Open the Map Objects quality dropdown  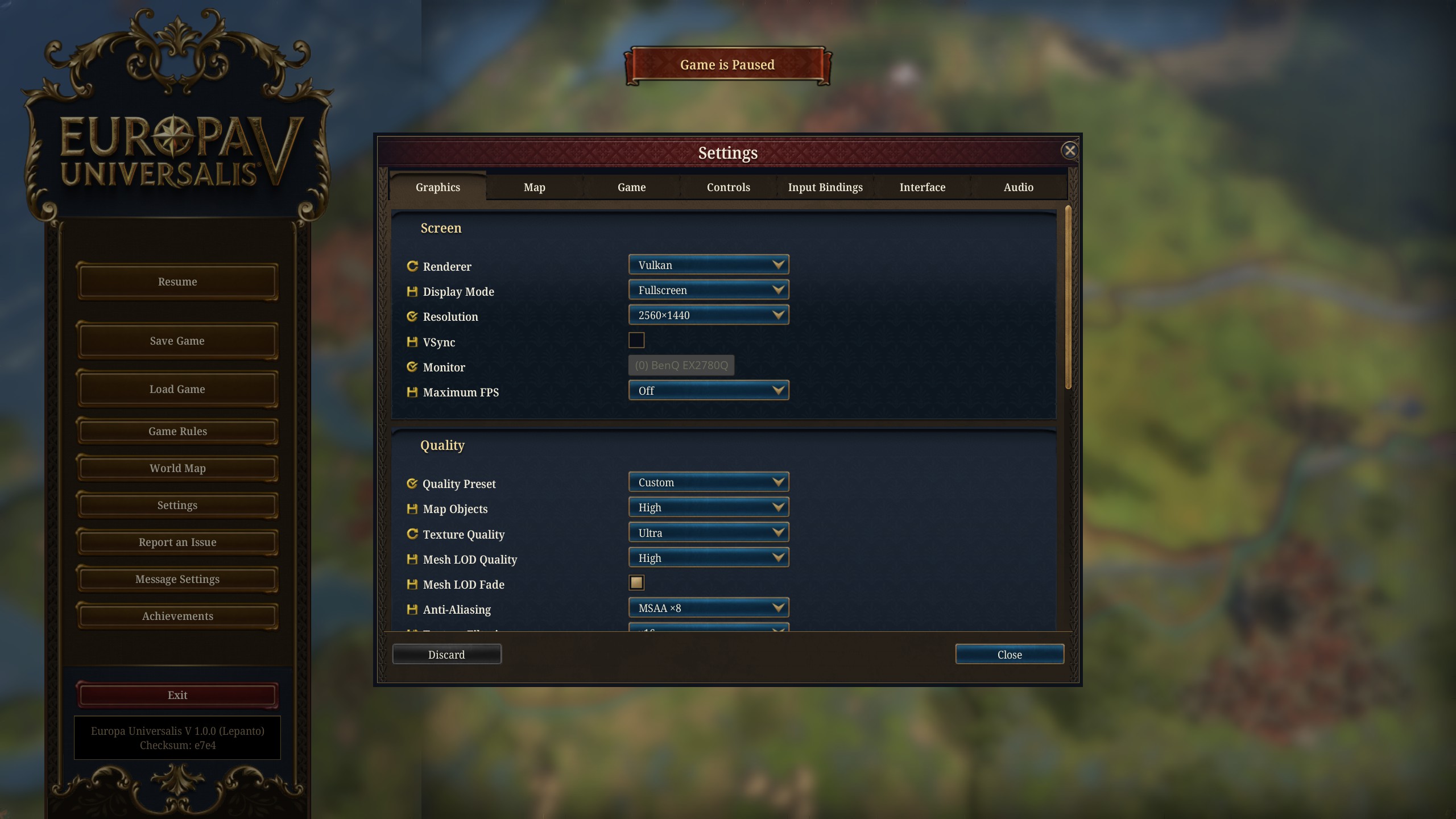(708, 506)
